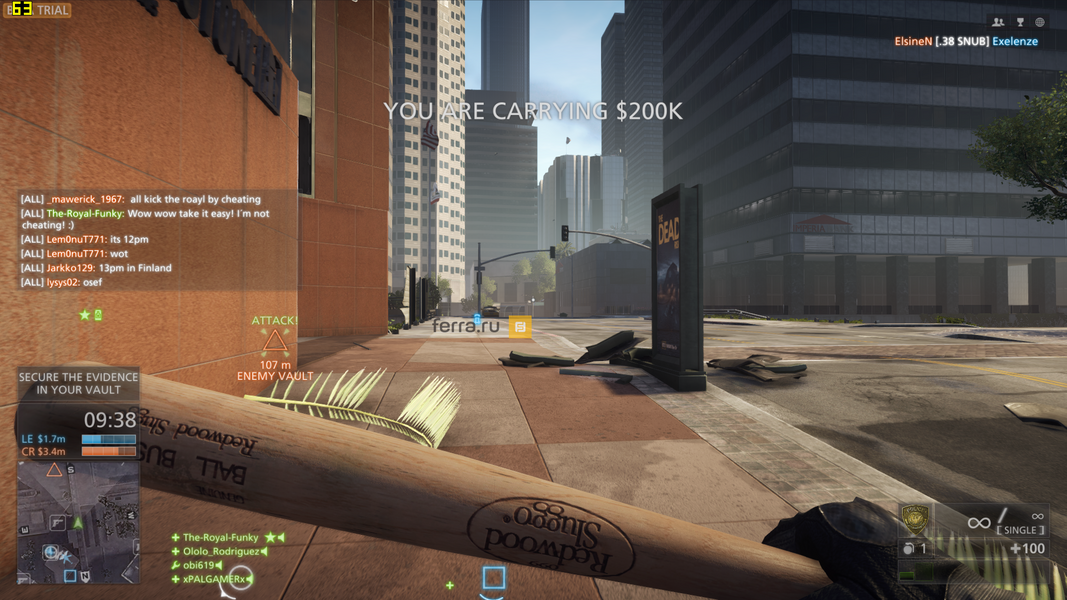
Task: Click the Secure the Evidence objective tracker
Action: click(78, 384)
